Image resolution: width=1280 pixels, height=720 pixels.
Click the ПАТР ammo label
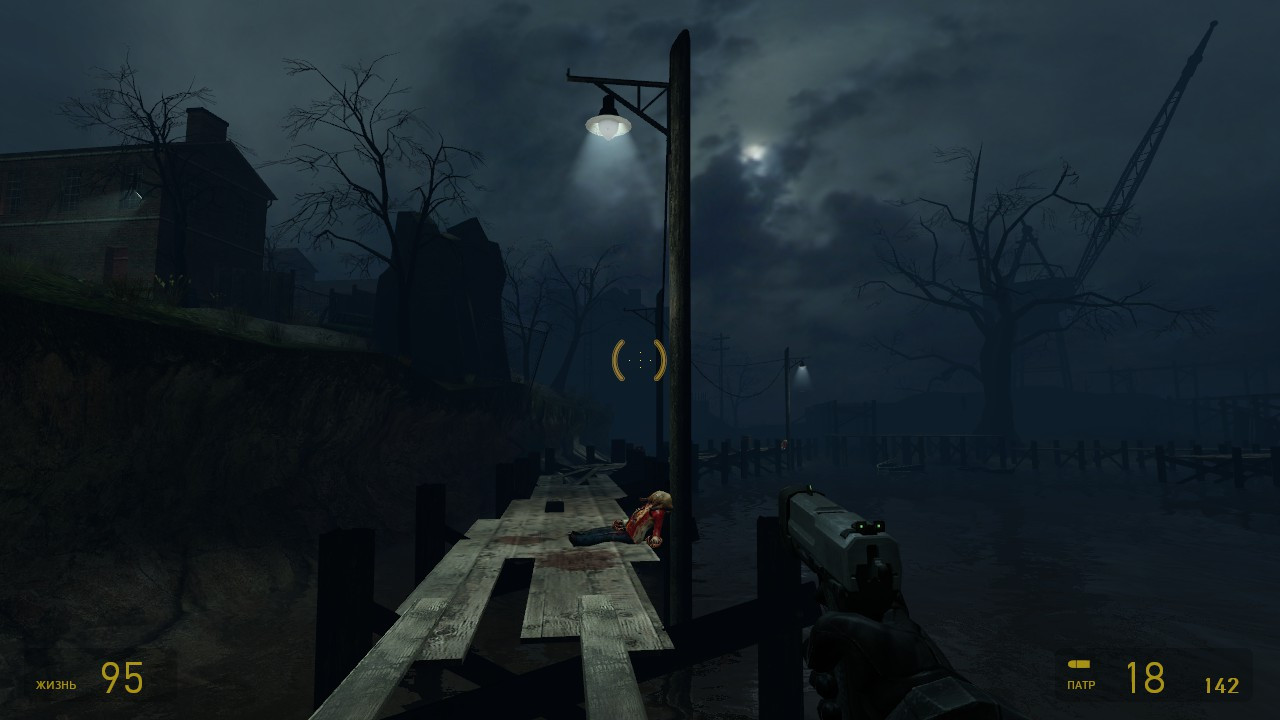(1083, 686)
